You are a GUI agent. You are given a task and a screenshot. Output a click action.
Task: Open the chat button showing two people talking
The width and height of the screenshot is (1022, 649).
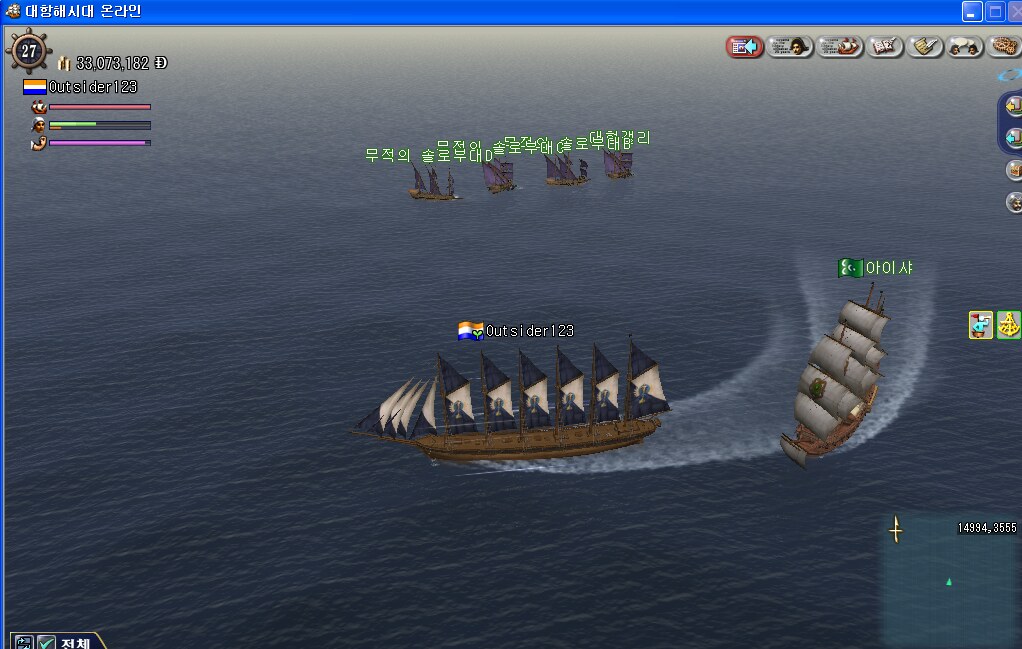point(966,46)
